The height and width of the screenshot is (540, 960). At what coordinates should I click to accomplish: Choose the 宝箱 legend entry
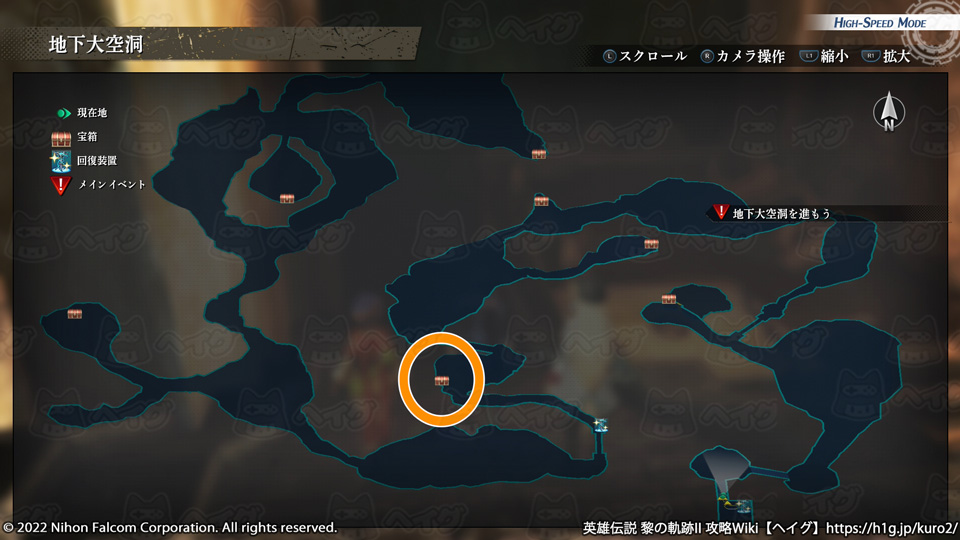pyautogui.click(x=85, y=137)
